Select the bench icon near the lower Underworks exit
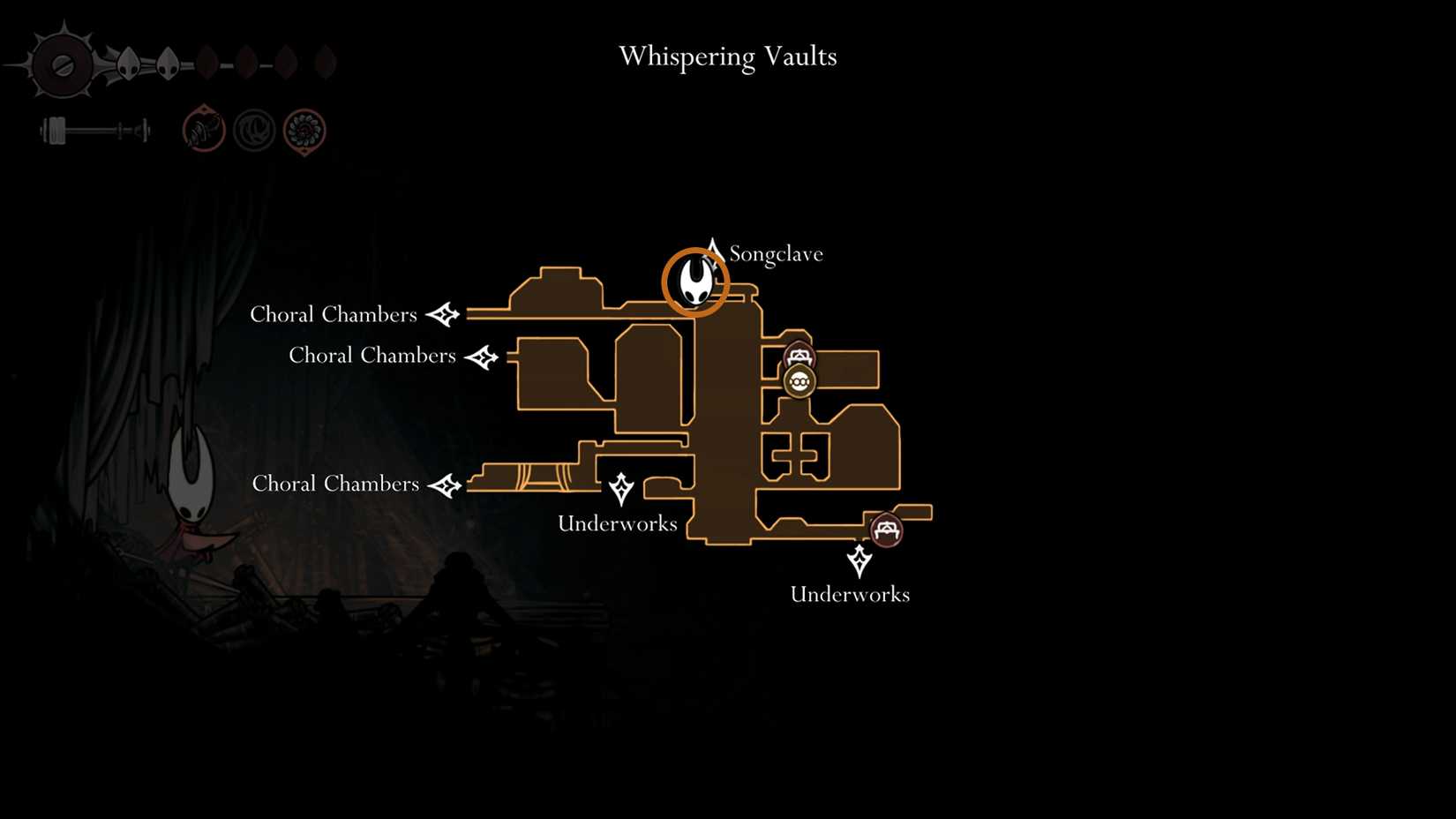1456x819 pixels. (886, 531)
